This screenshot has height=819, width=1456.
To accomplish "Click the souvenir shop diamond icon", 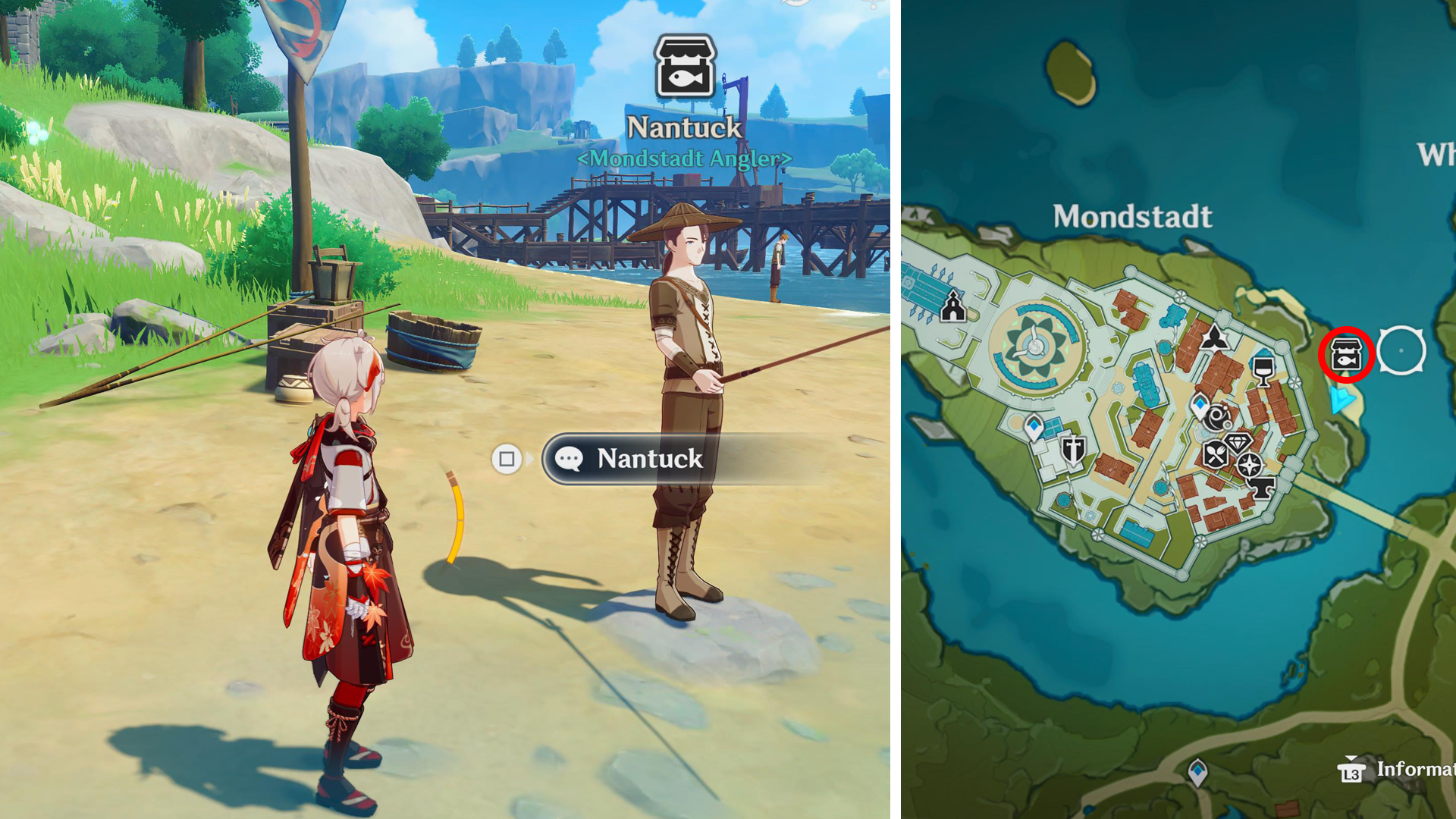I will click(x=1238, y=441).
